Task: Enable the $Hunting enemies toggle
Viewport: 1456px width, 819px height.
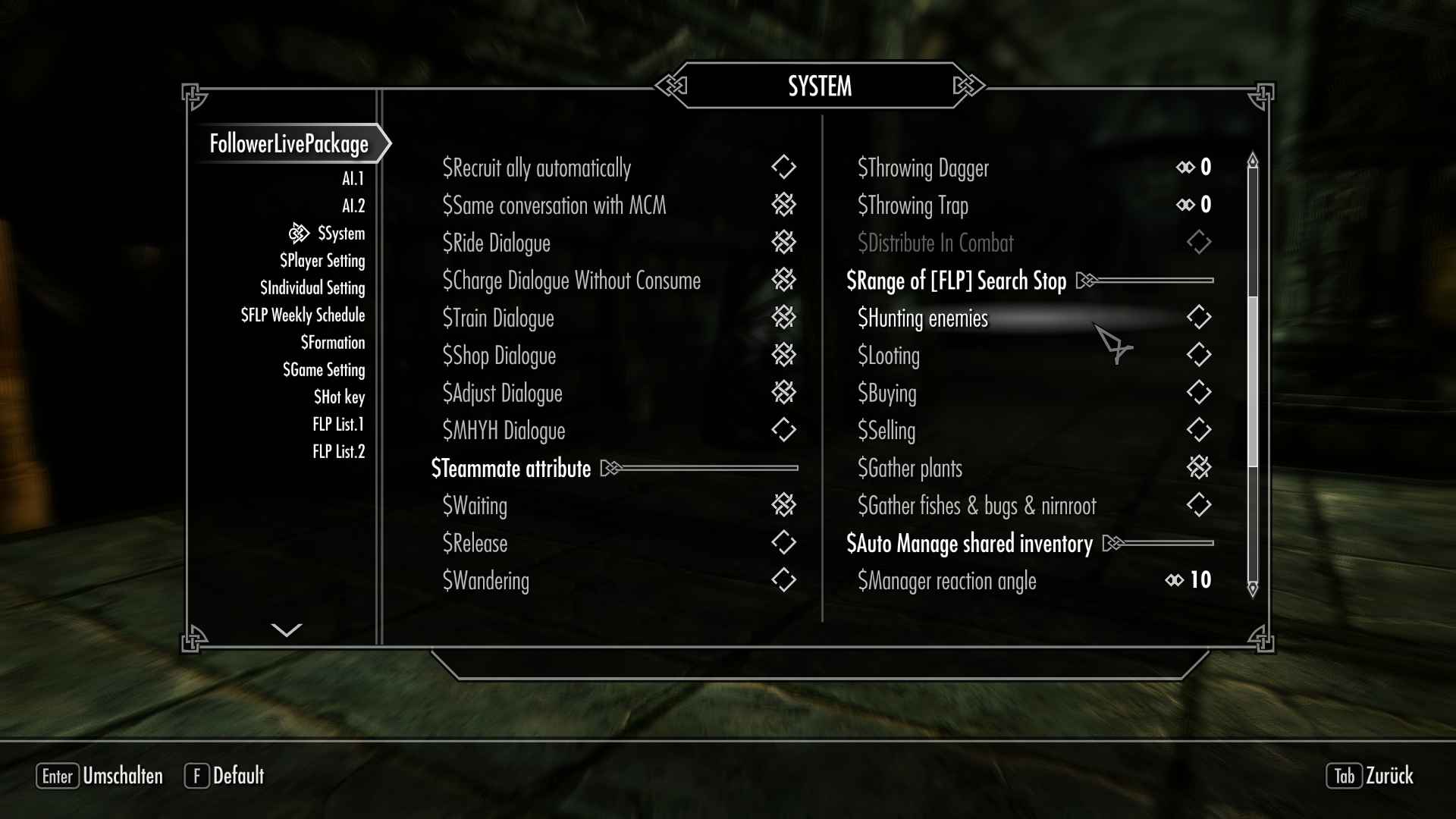Action: (1200, 318)
